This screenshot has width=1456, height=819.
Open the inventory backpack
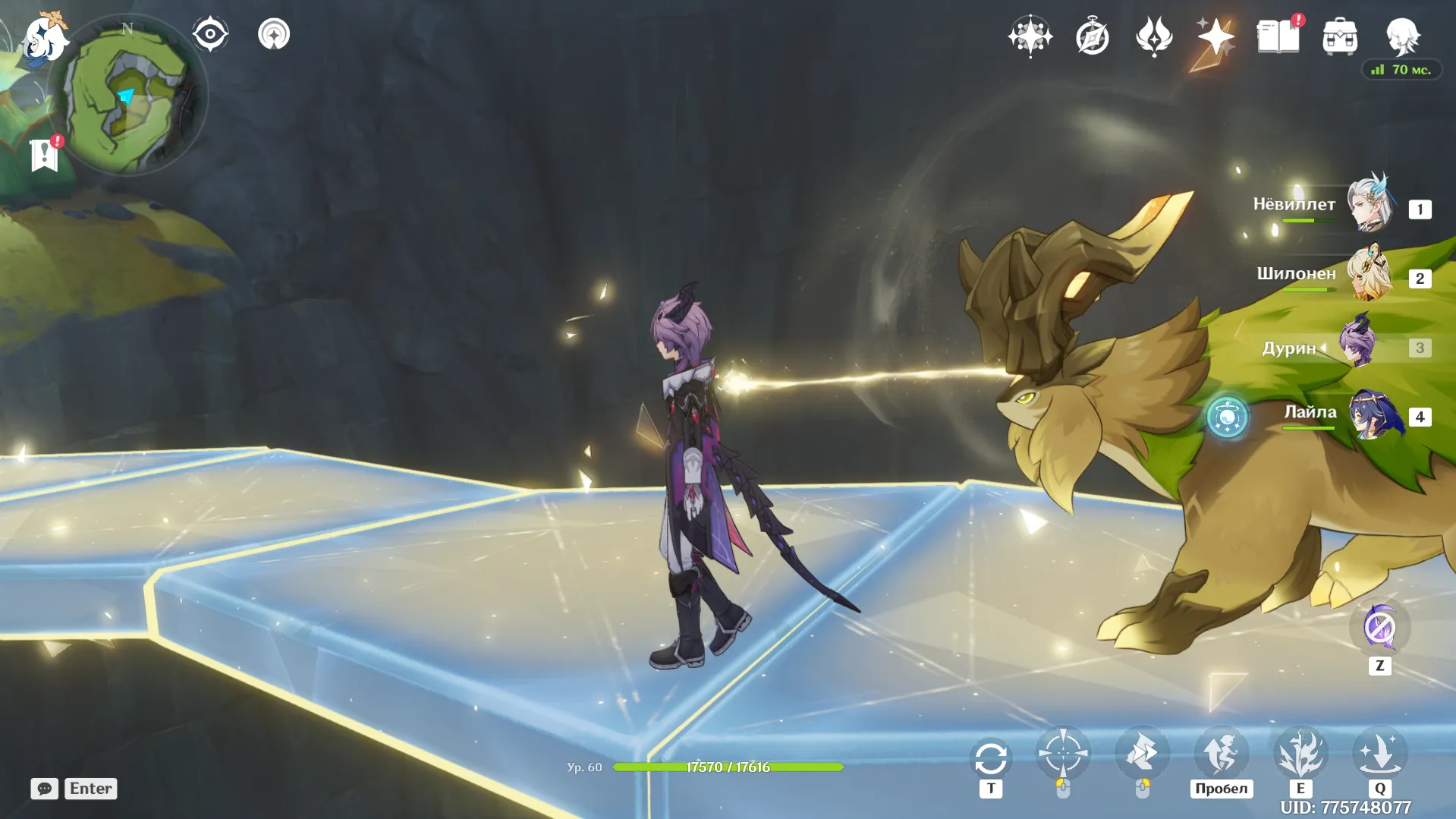coord(1340,36)
